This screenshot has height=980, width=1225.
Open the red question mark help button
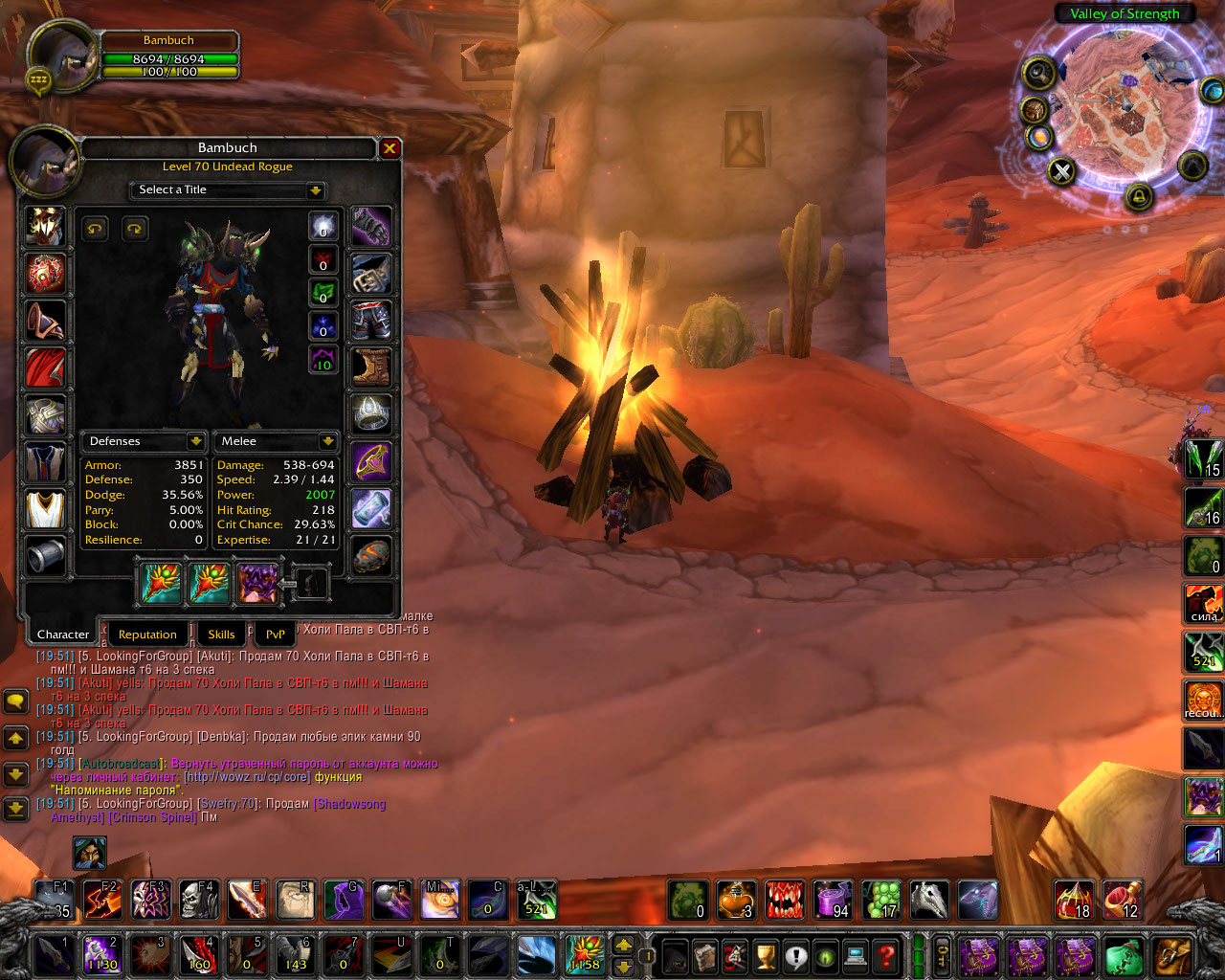tap(886, 955)
